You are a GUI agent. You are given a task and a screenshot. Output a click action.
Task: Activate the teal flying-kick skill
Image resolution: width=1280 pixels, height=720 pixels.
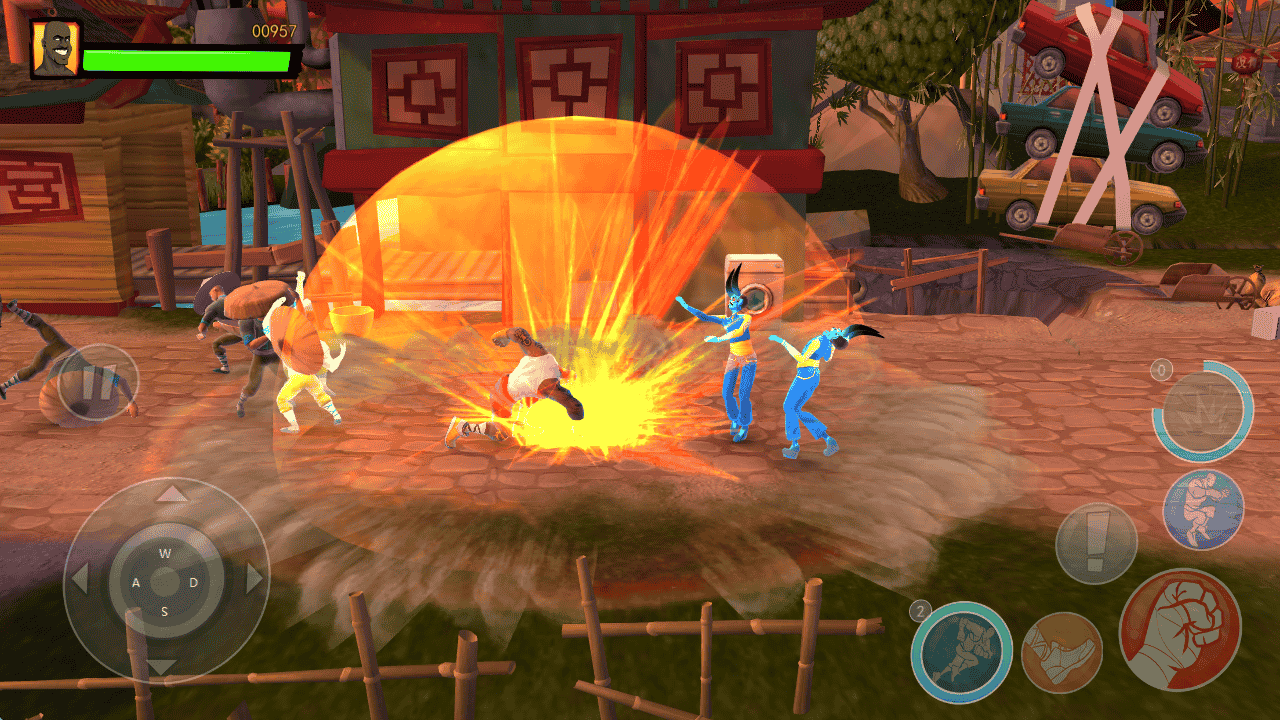[961, 652]
